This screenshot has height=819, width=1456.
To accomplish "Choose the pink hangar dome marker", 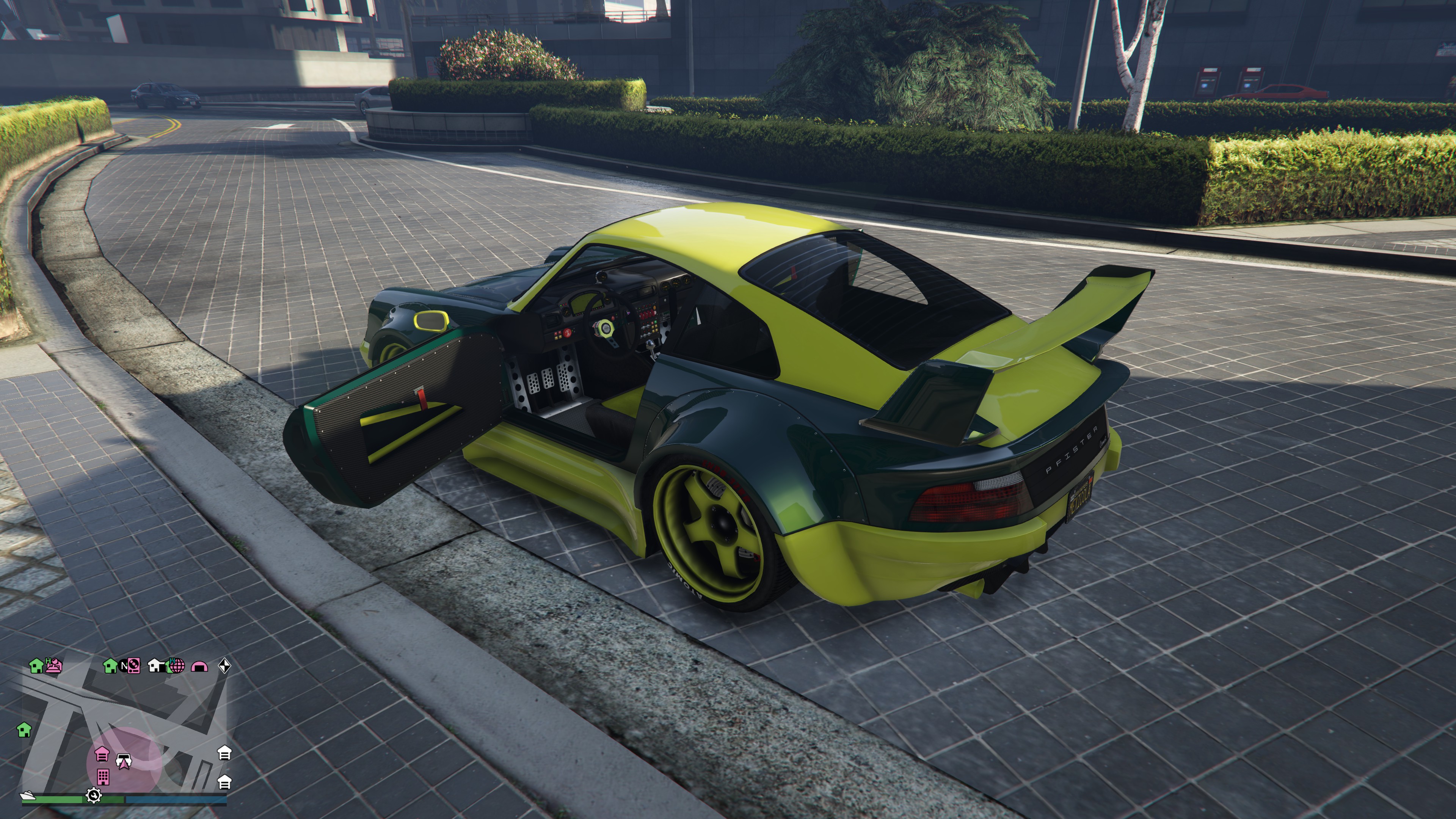I will pyautogui.click(x=199, y=667).
